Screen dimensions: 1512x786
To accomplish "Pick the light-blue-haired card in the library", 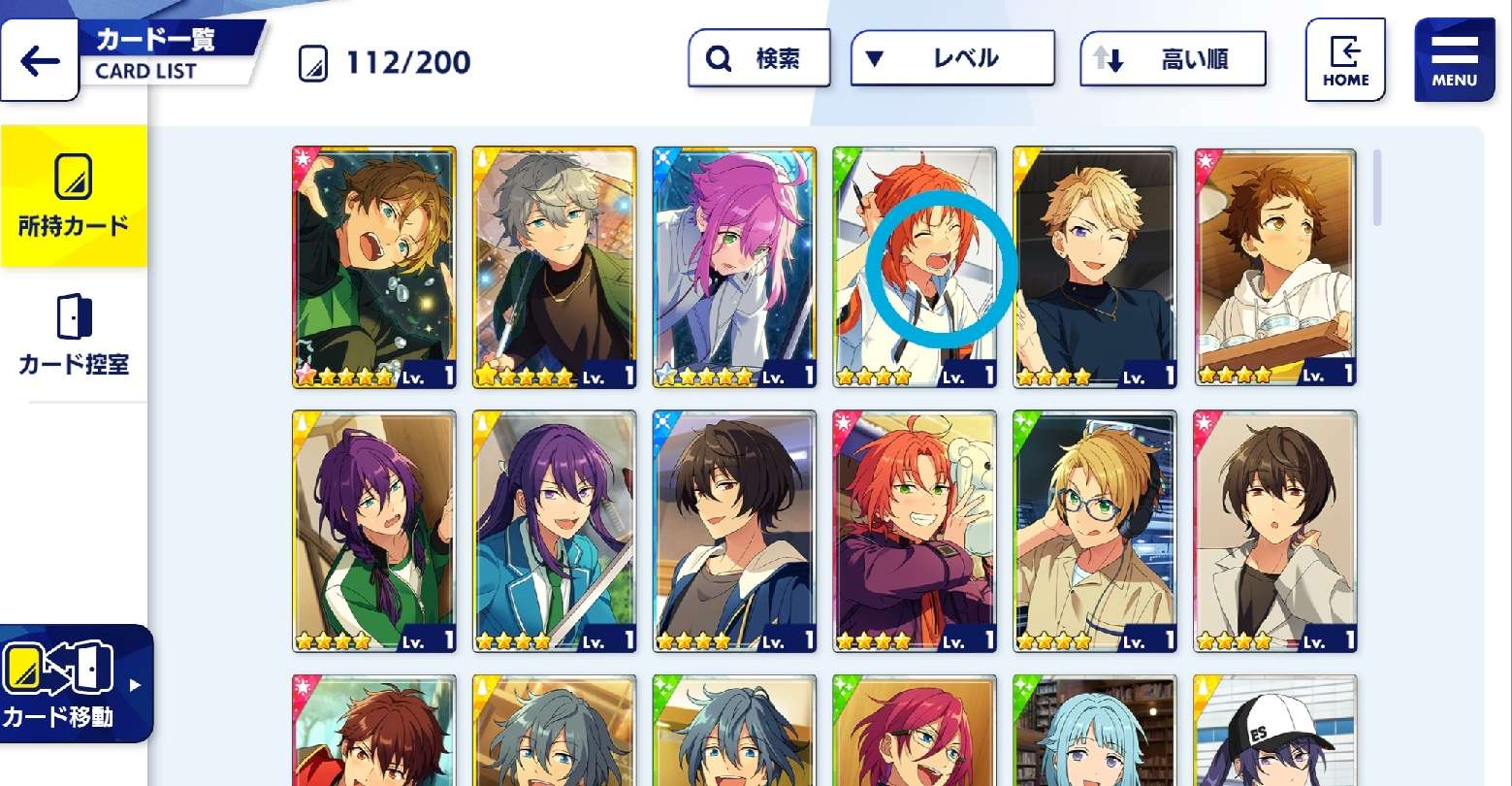I will (x=1094, y=731).
